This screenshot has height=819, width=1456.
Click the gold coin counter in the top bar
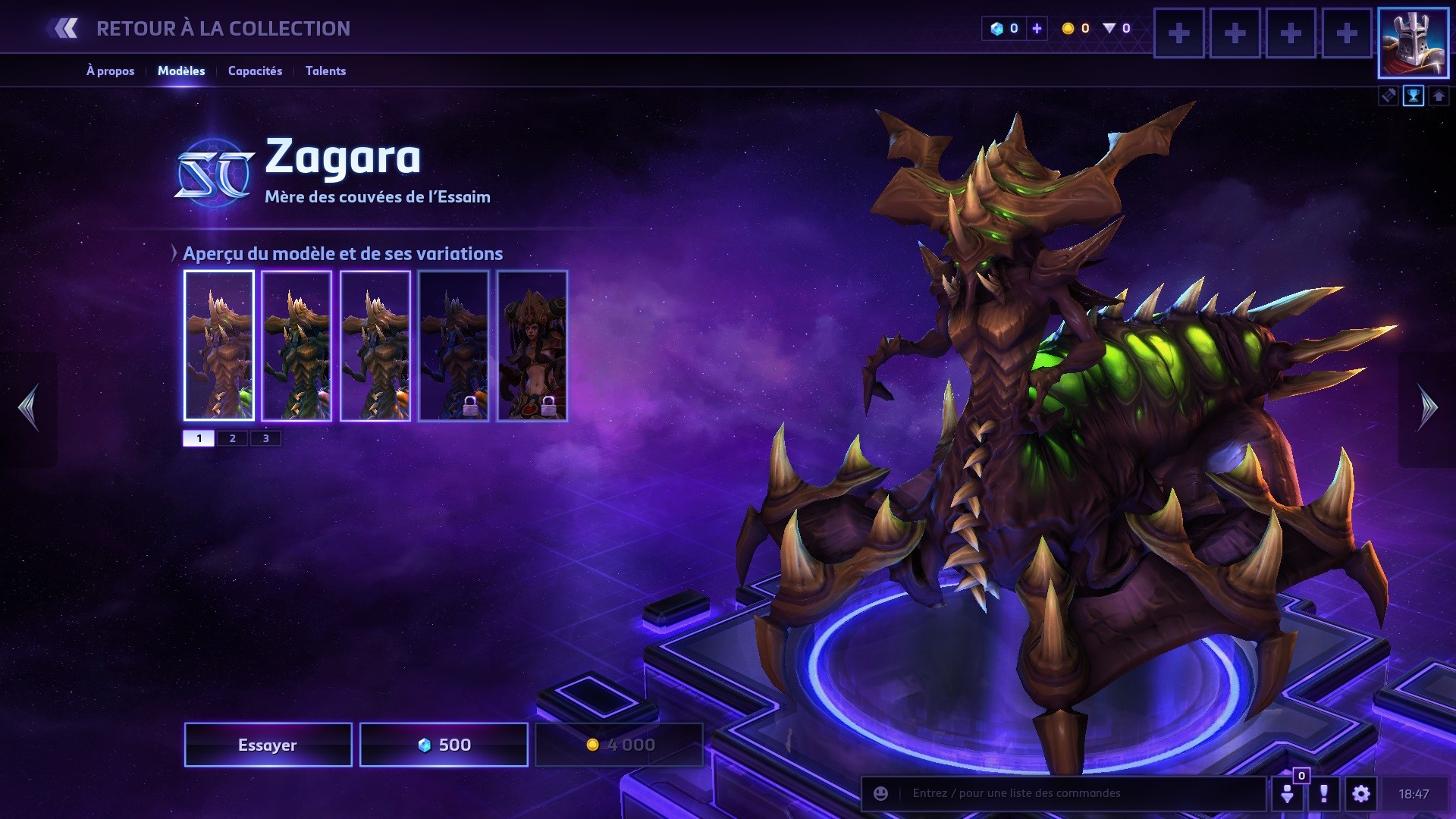pyautogui.click(x=1076, y=29)
